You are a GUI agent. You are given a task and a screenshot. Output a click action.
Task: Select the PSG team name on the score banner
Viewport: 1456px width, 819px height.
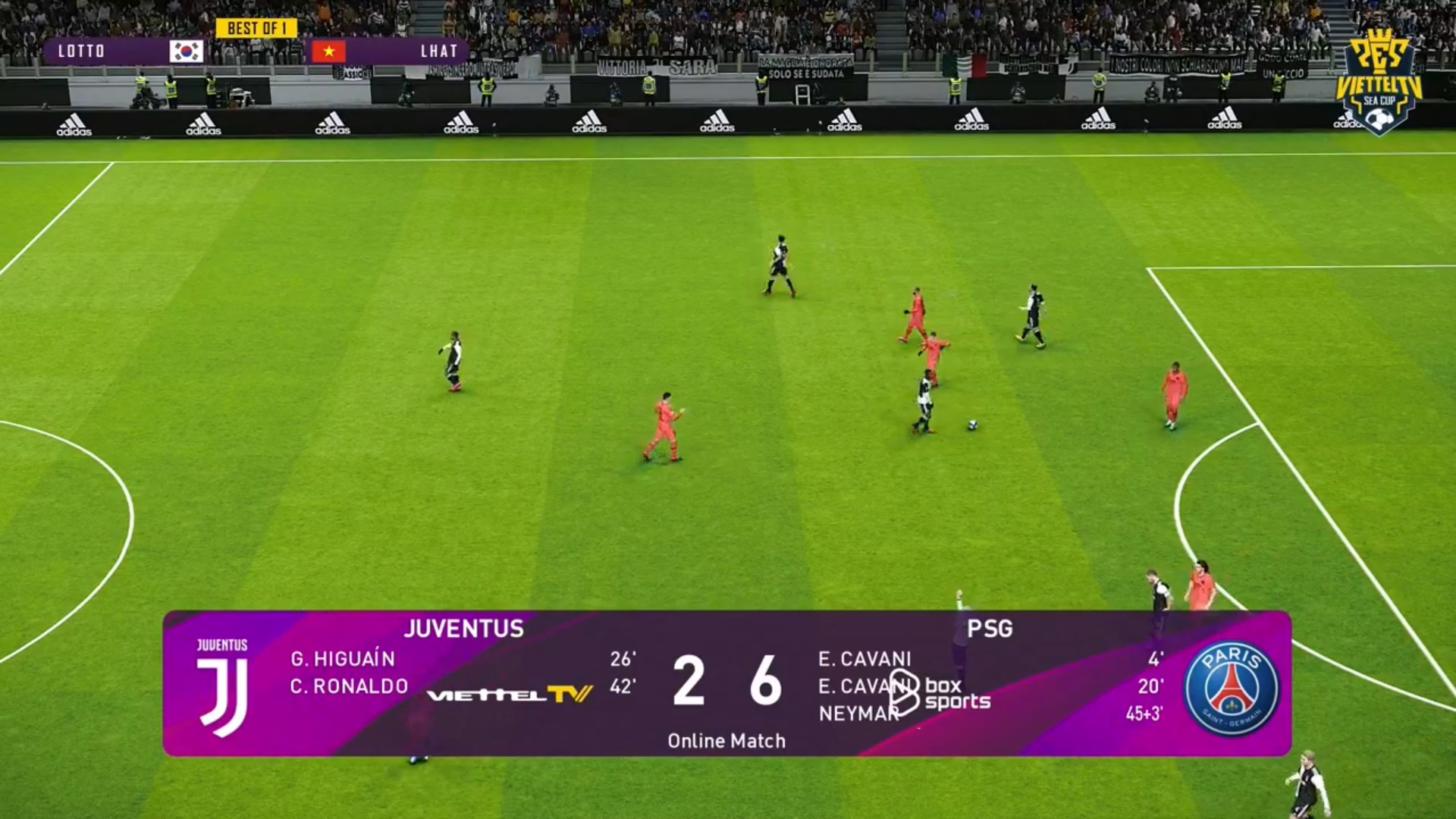990,629
